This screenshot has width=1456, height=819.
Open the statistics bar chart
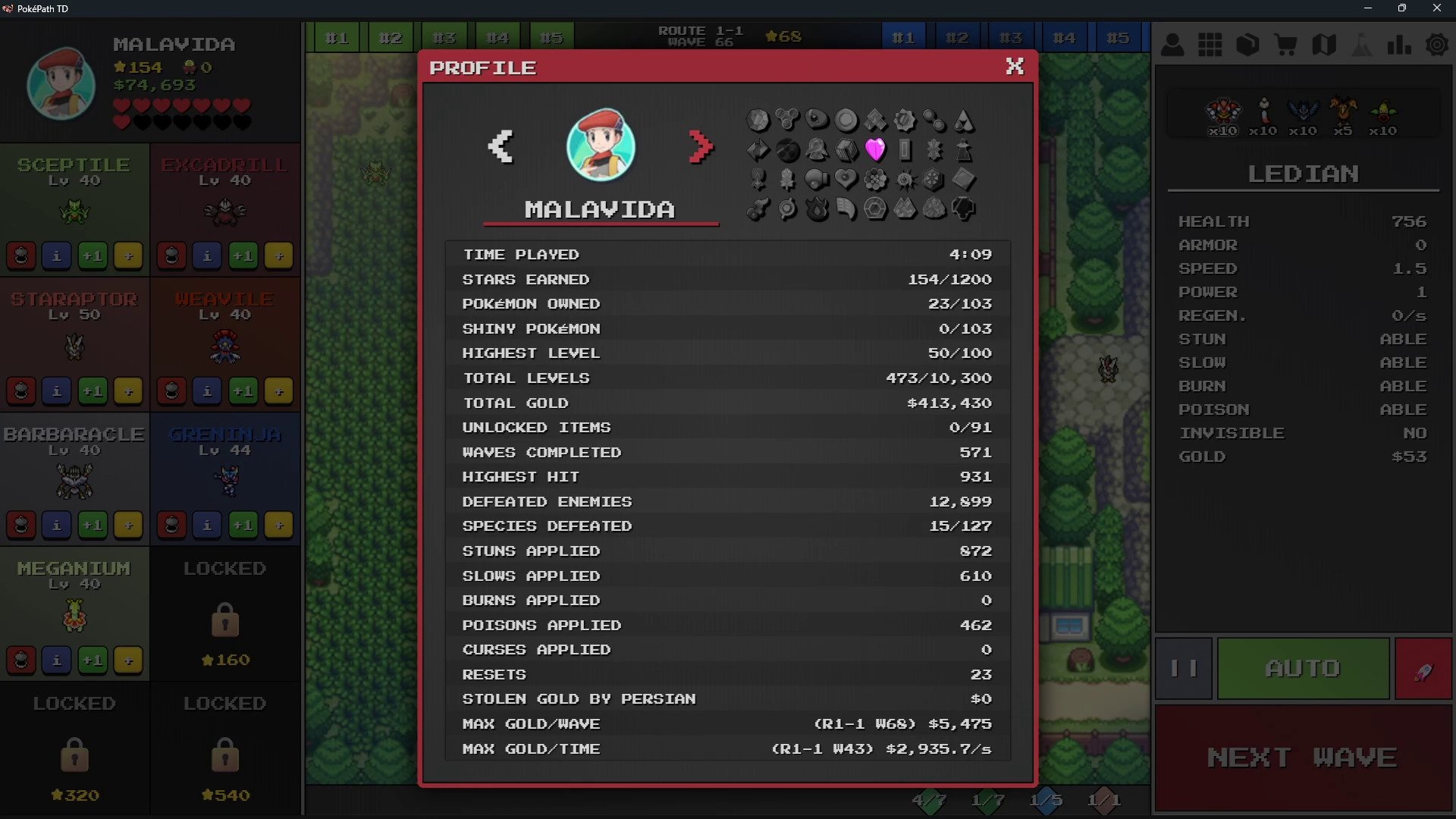1398,45
